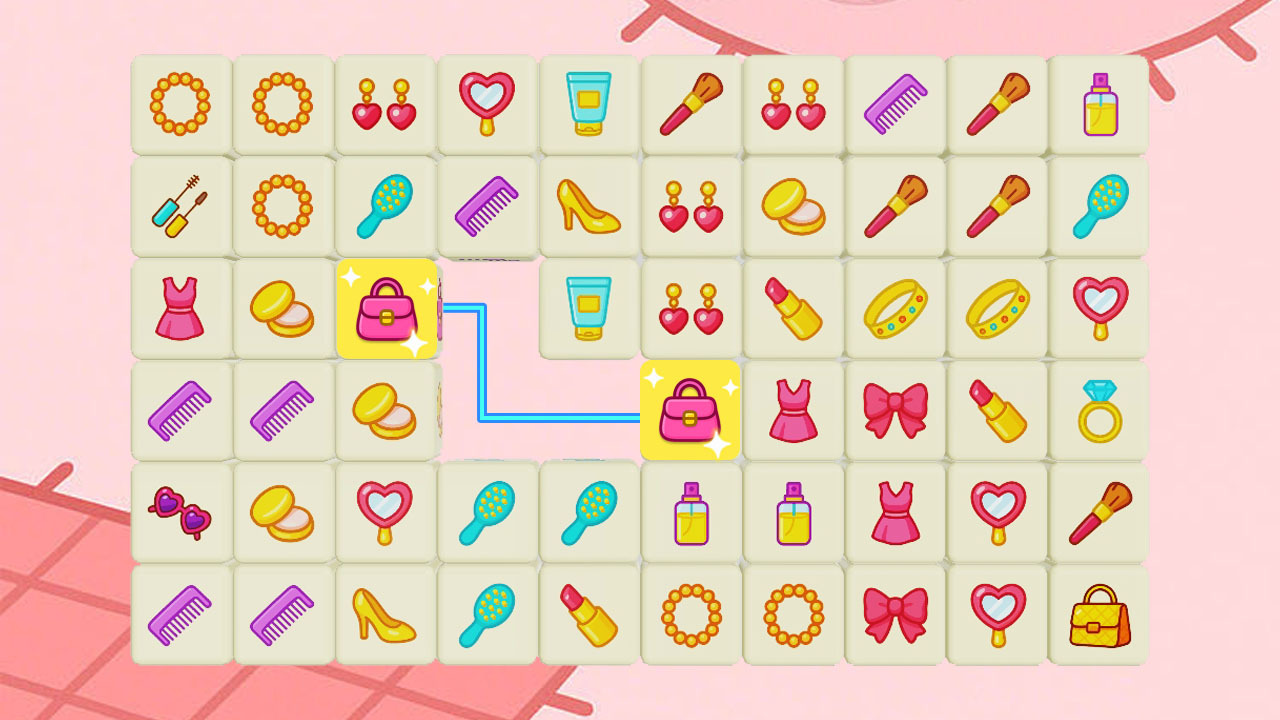This screenshot has width=1280, height=720.
Task: Select the perfume bottle next to a makeup brush
Action: 1099,104
